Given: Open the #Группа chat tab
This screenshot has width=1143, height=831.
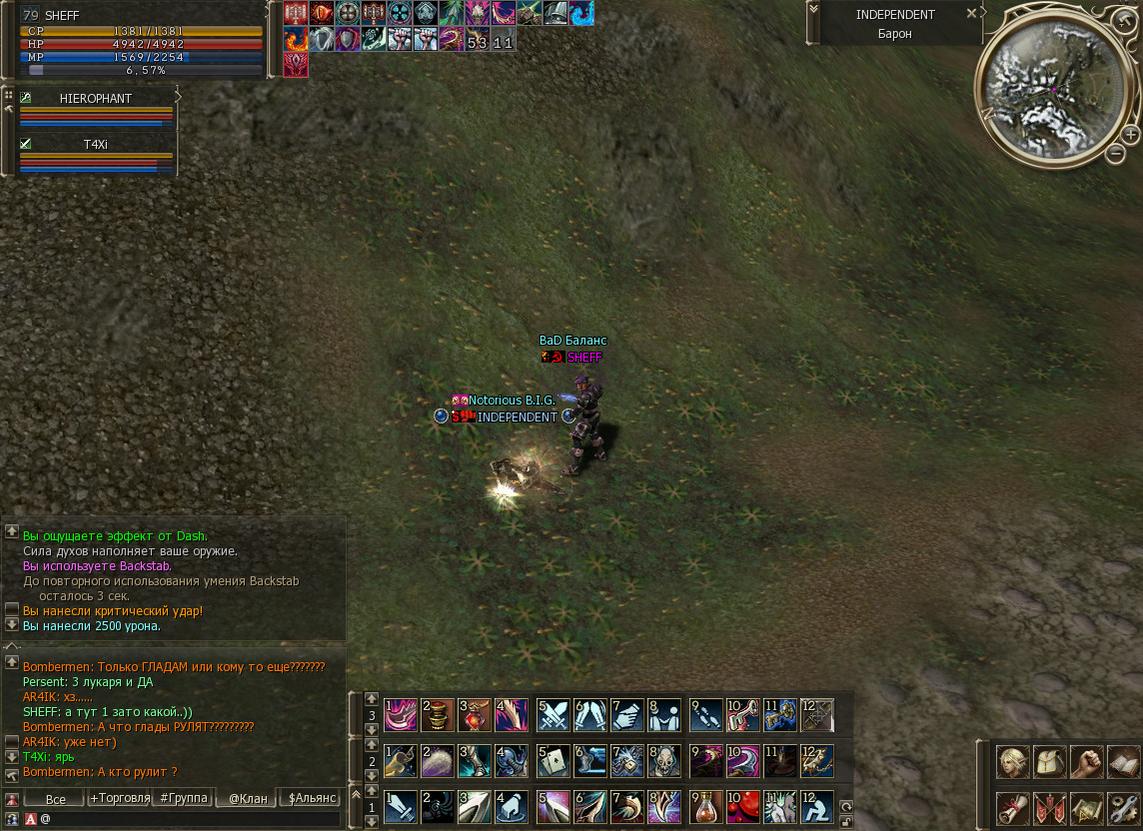Looking at the screenshot, I should pos(184,798).
